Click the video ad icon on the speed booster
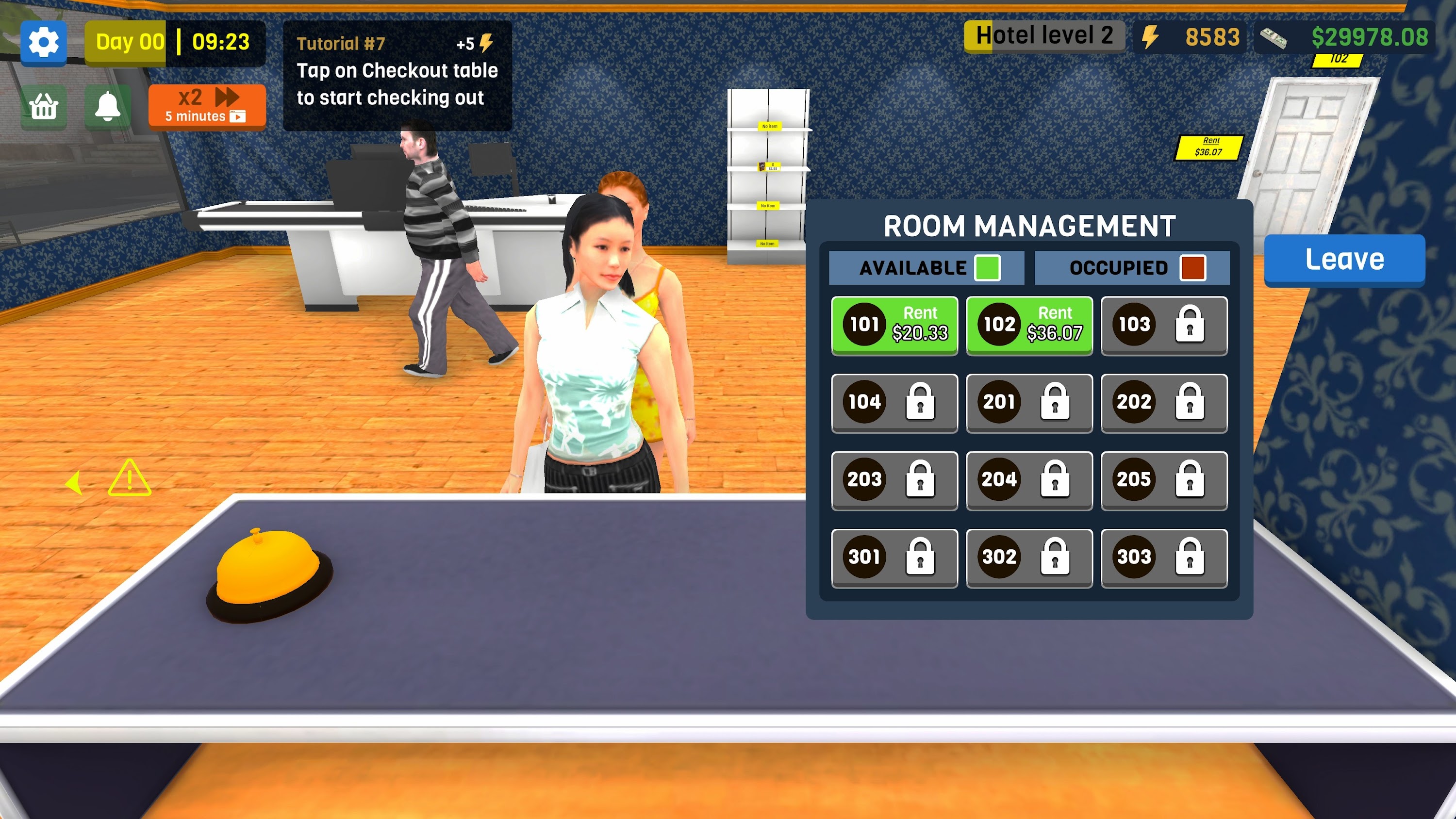Image resolution: width=1456 pixels, height=819 pixels. point(238,117)
